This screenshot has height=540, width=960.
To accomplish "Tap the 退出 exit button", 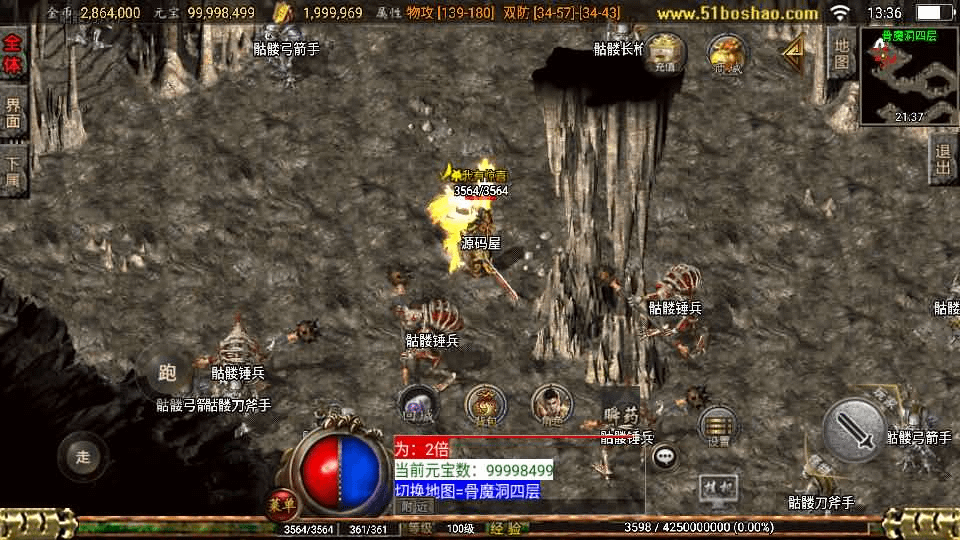I will tap(942, 161).
